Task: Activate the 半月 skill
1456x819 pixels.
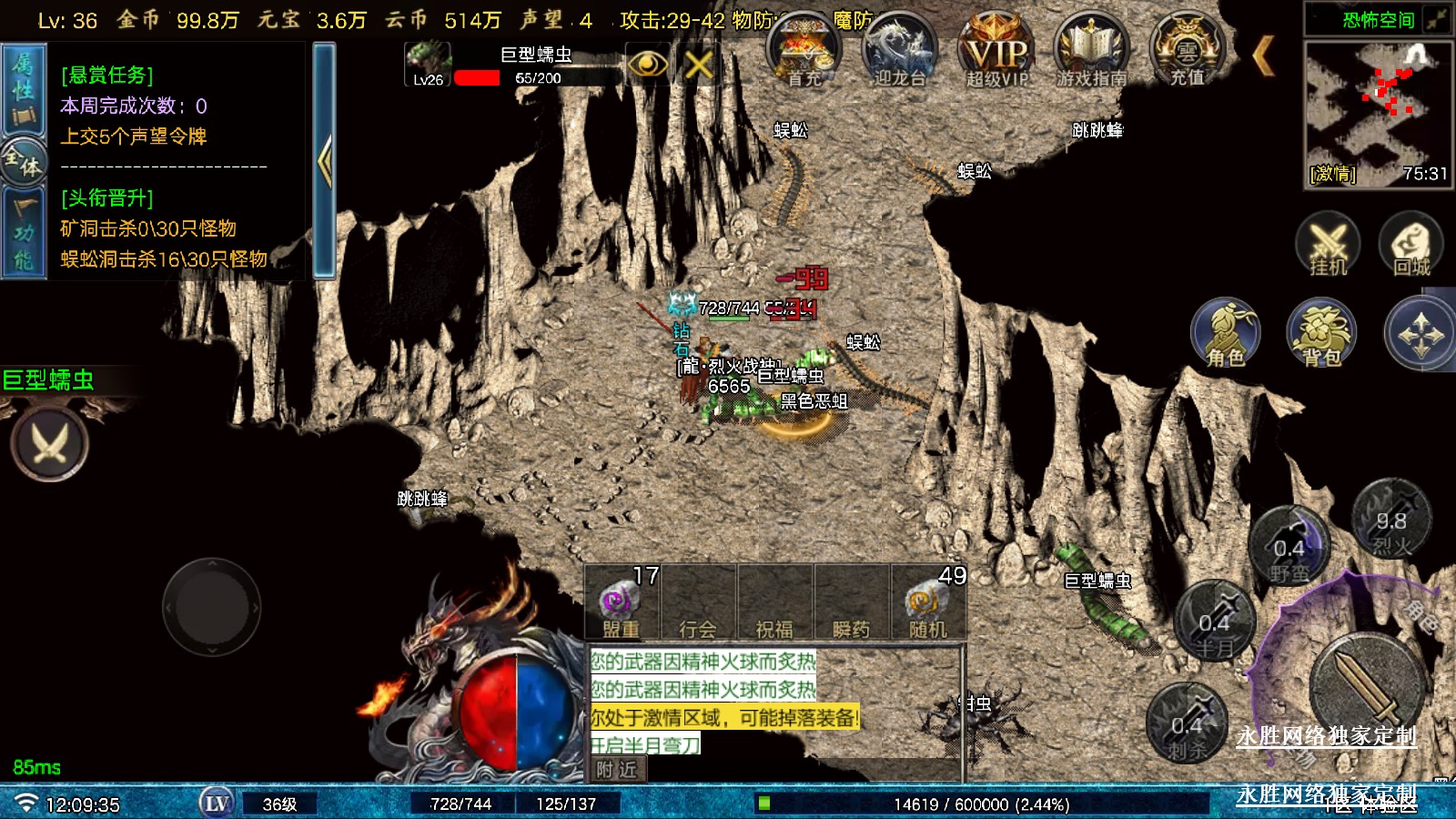Action: coord(1214,623)
